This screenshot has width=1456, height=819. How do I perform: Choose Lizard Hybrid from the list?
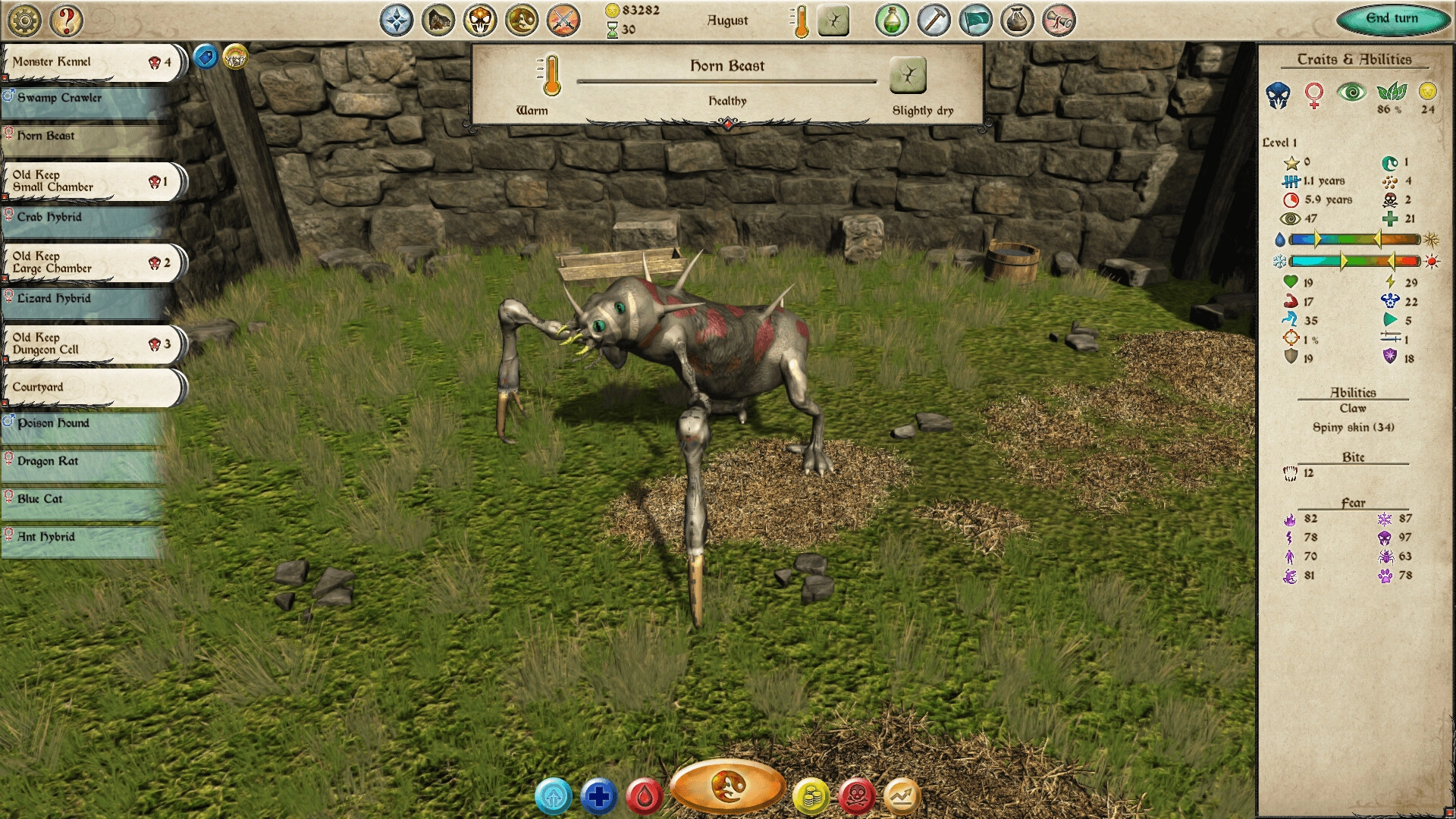click(x=82, y=300)
